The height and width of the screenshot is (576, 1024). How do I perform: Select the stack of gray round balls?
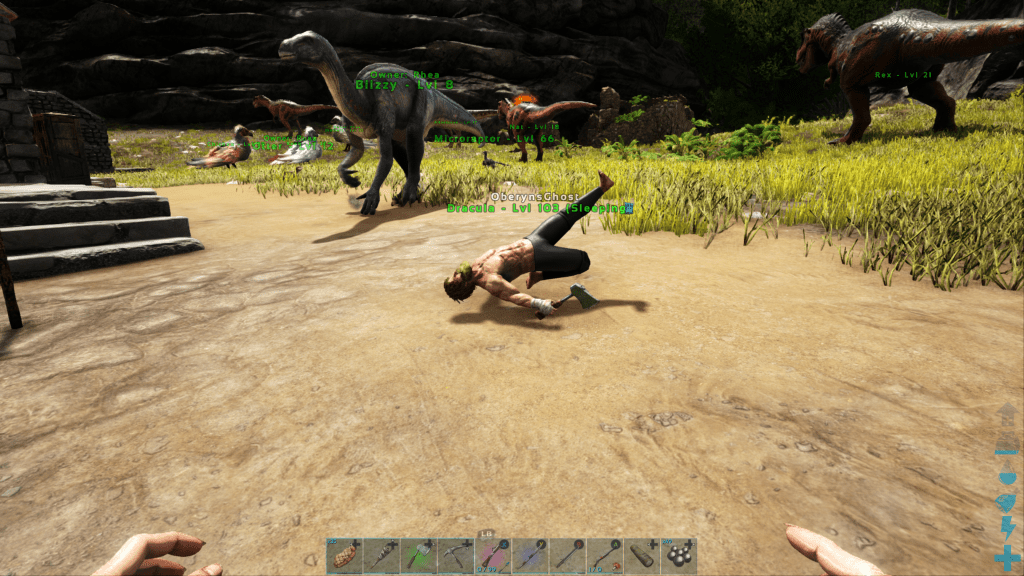coord(679,556)
